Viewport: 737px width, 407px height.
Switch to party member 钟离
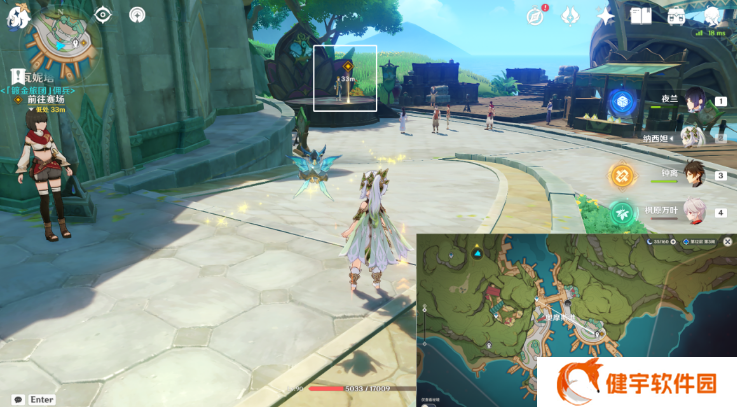pyautogui.click(x=694, y=175)
